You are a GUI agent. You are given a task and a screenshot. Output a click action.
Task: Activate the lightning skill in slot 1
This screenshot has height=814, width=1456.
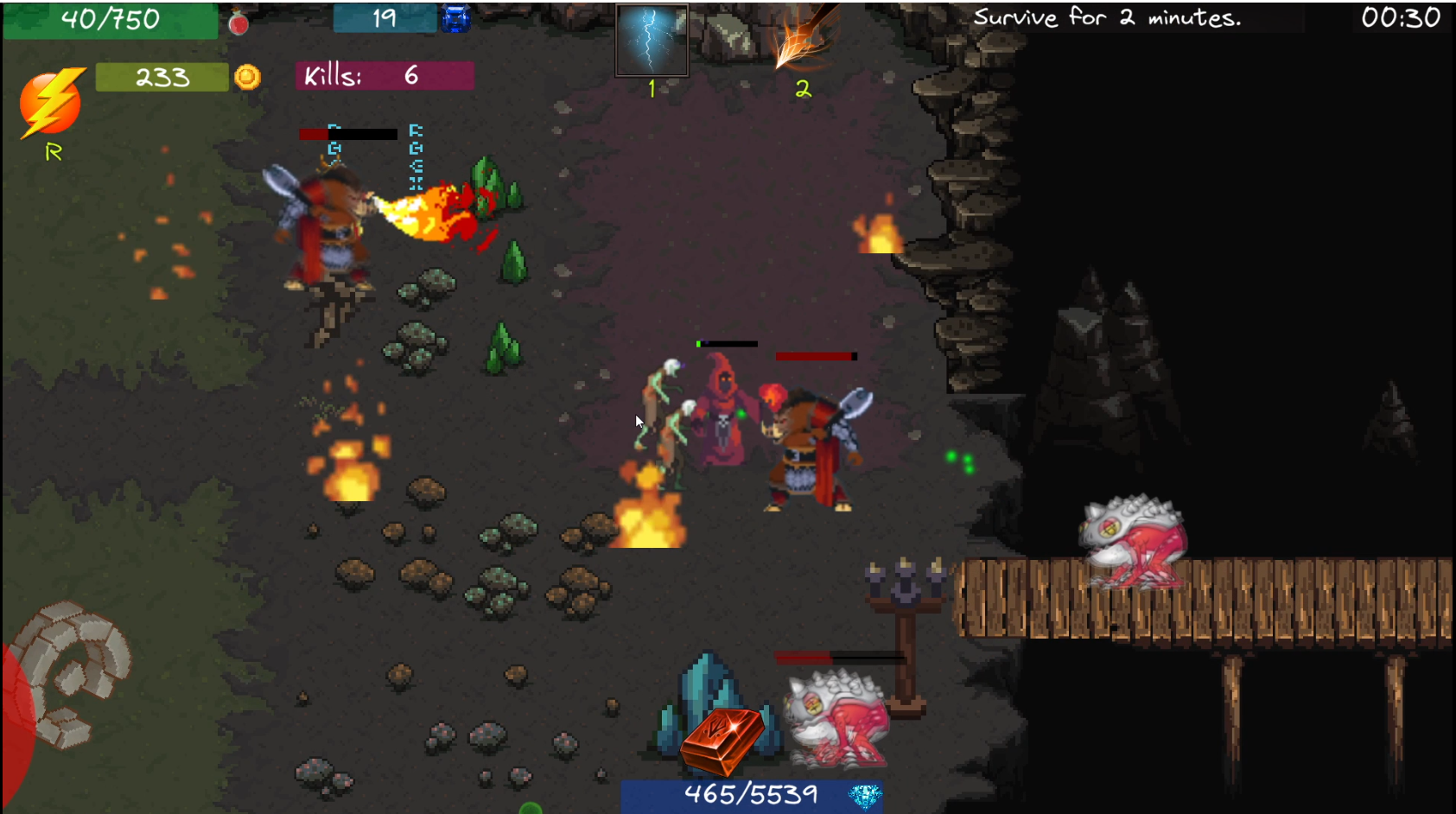(x=650, y=40)
